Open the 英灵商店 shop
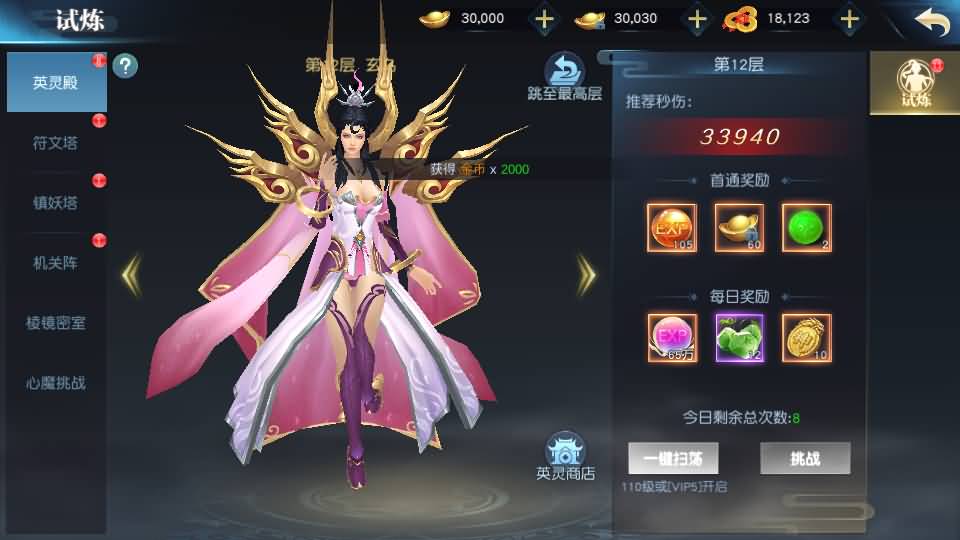This screenshot has width=960, height=540. click(565, 458)
